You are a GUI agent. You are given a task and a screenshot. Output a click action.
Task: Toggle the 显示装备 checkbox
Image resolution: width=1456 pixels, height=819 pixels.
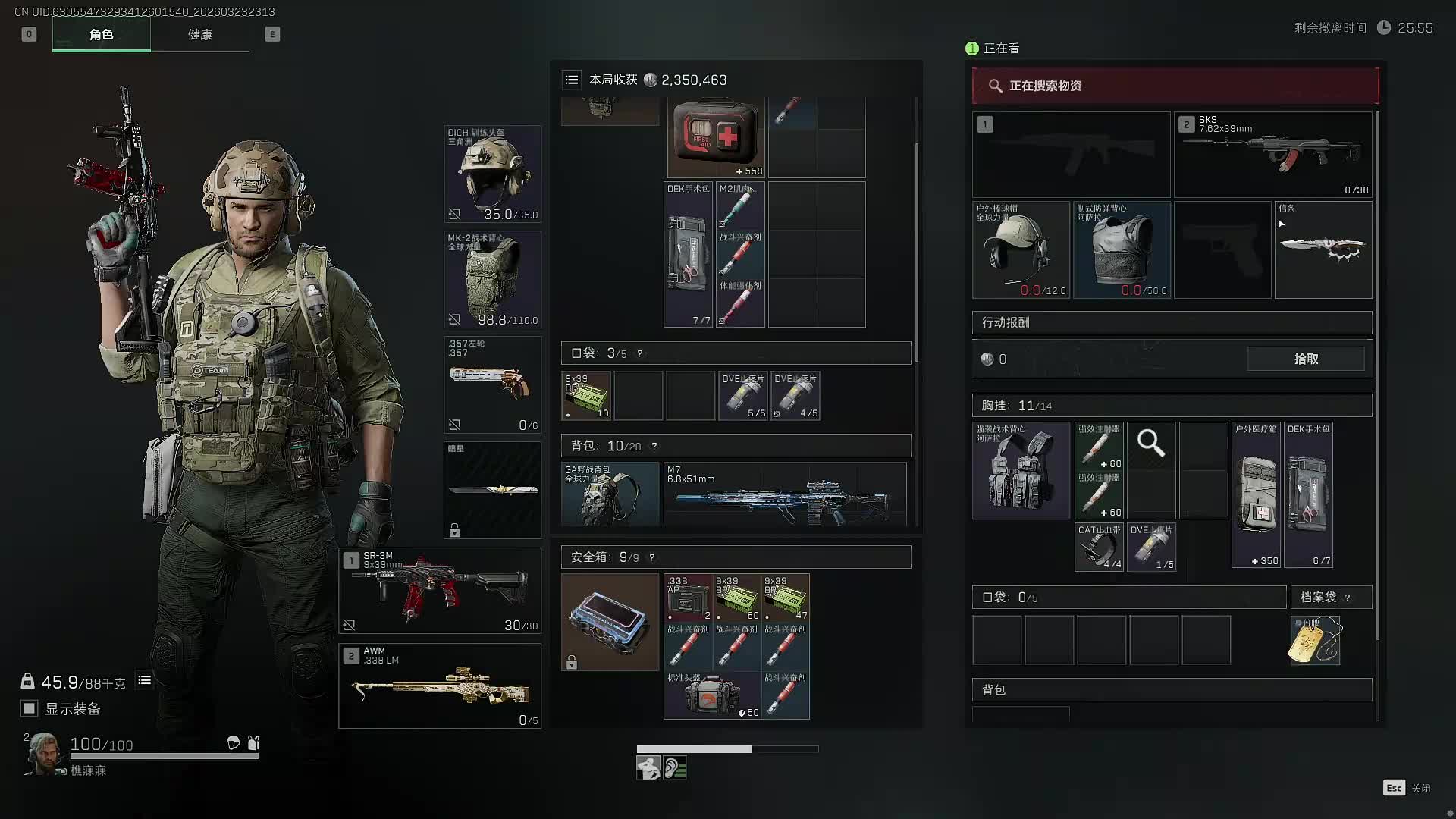30,708
